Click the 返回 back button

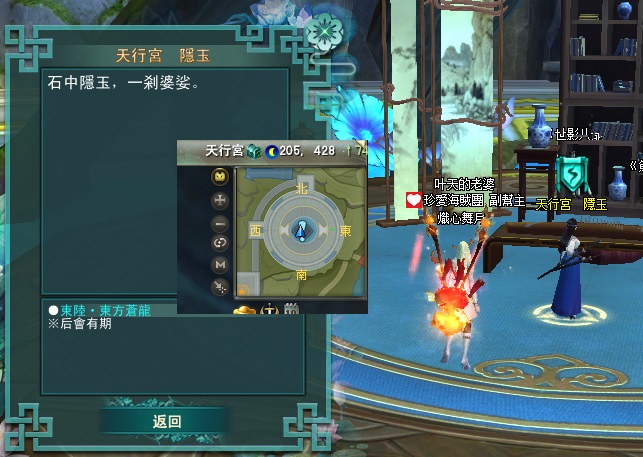[x=167, y=421]
